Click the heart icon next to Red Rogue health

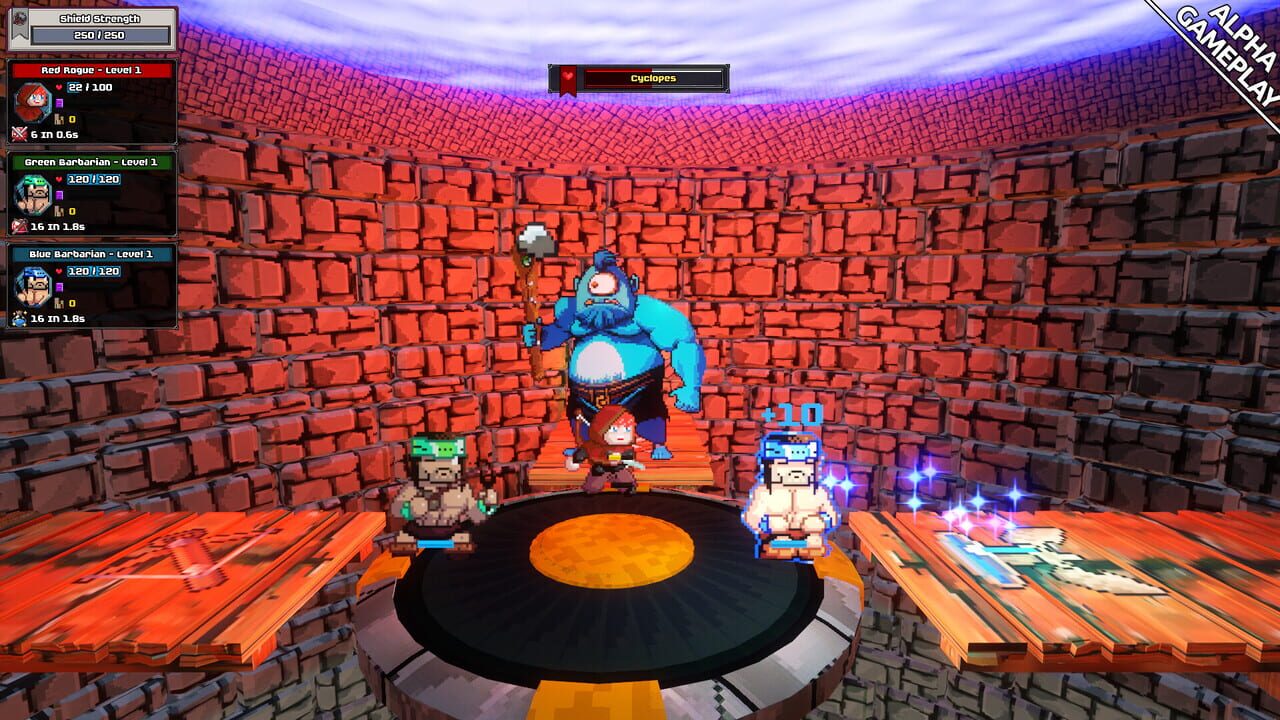click(x=58, y=88)
